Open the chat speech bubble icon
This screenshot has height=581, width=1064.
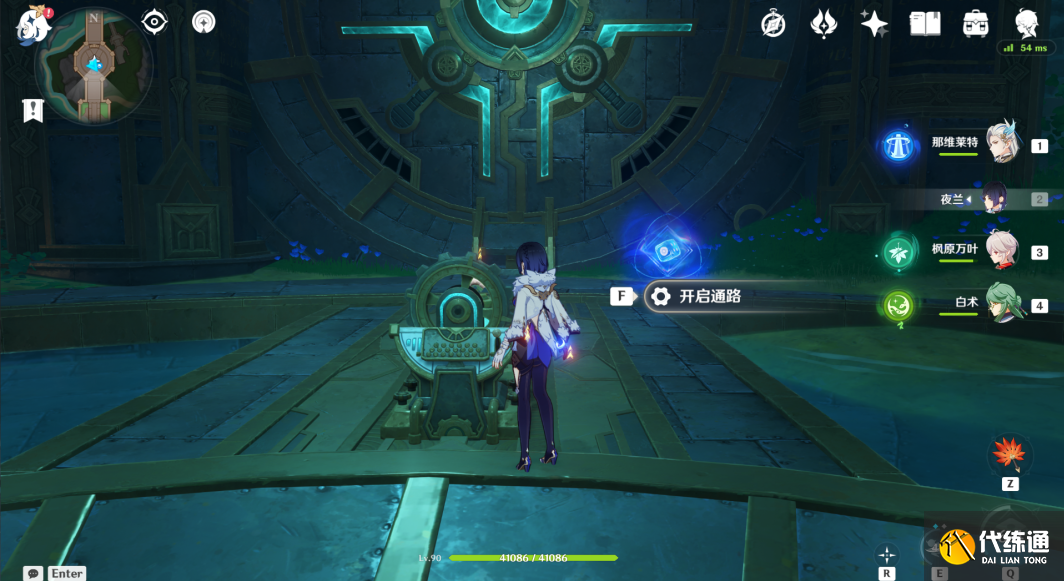pos(33,573)
